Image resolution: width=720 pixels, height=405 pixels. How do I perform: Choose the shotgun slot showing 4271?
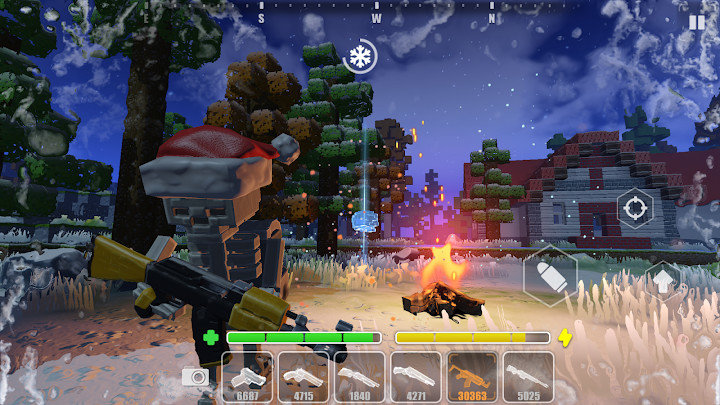[x=416, y=376]
